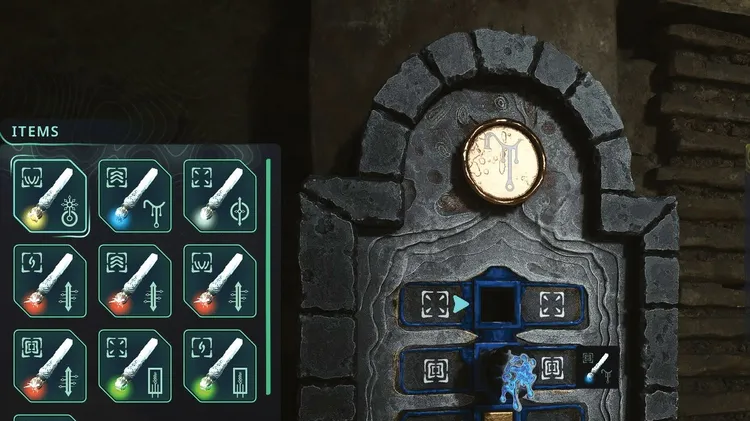Select the green wand with corner-brackets glyph

tap(134, 364)
